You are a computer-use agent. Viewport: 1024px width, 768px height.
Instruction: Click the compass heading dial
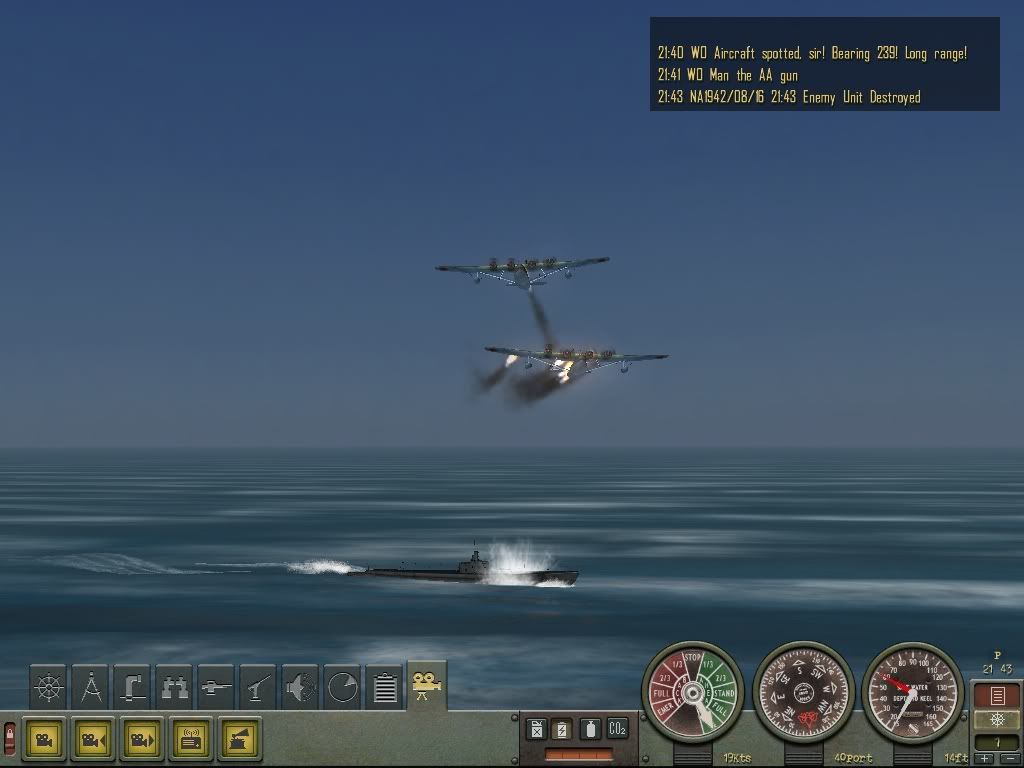click(803, 691)
